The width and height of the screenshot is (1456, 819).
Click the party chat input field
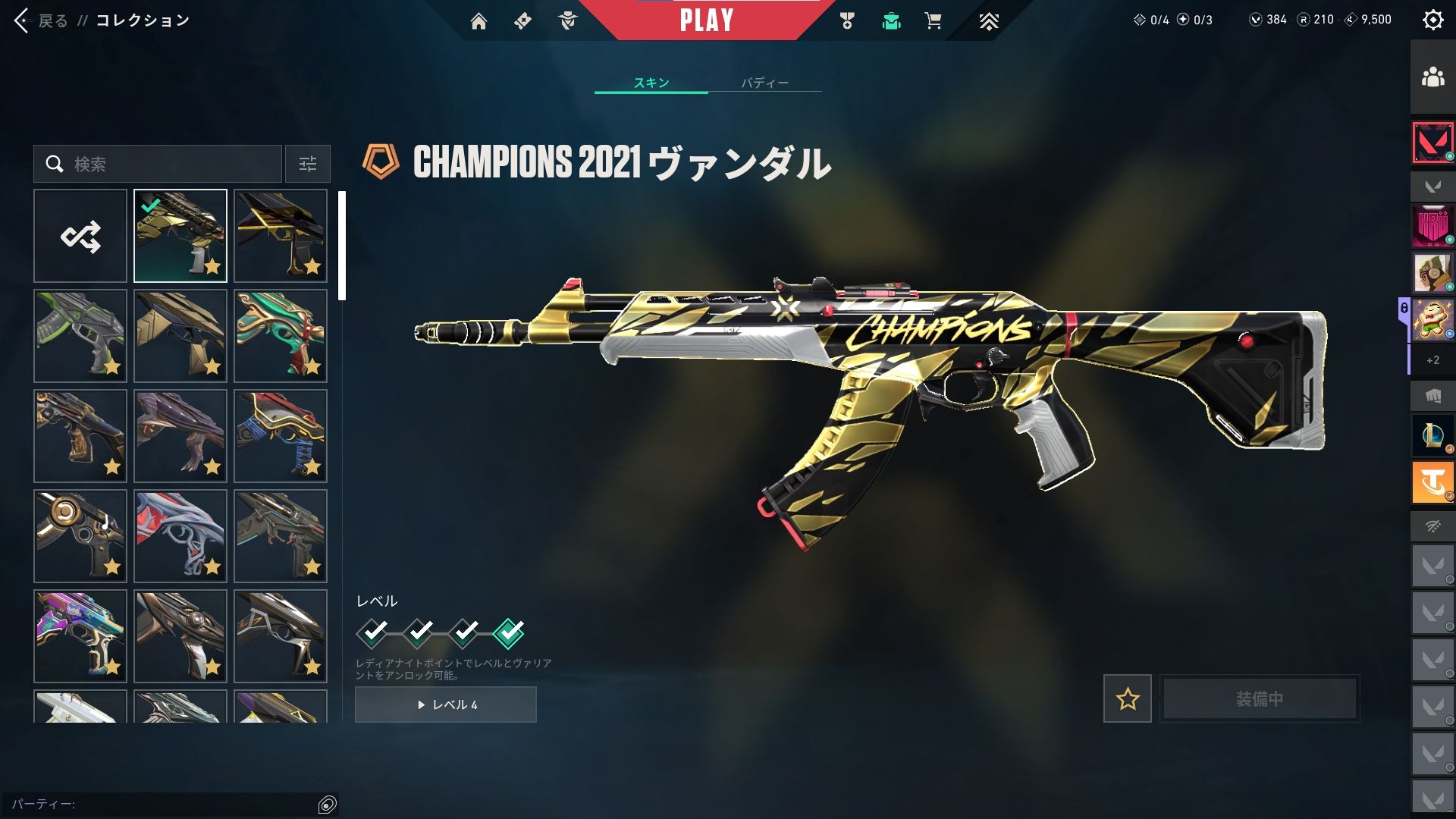click(163, 804)
